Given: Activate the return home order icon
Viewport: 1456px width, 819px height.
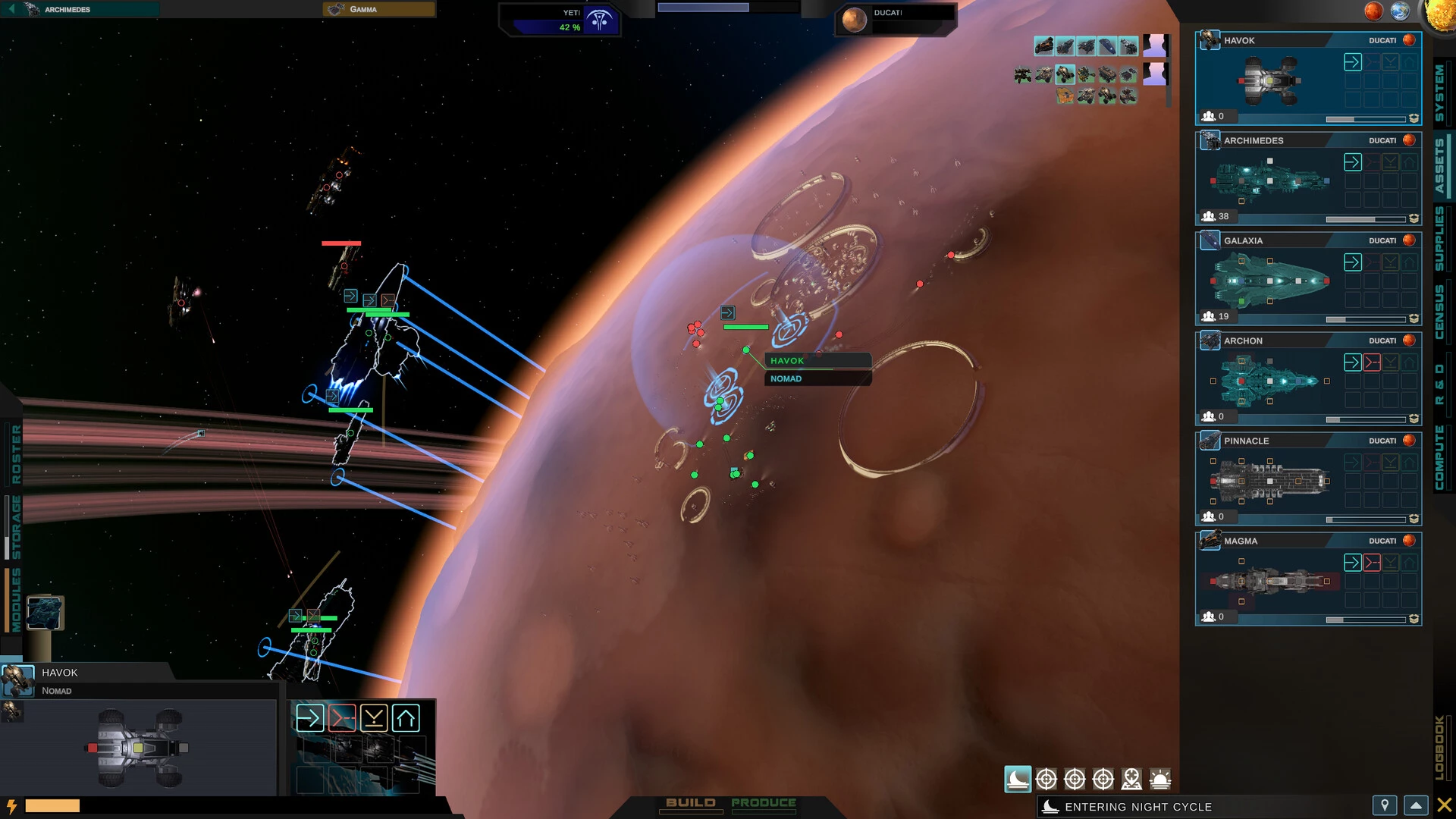Looking at the screenshot, I should [x=406, y=717].
